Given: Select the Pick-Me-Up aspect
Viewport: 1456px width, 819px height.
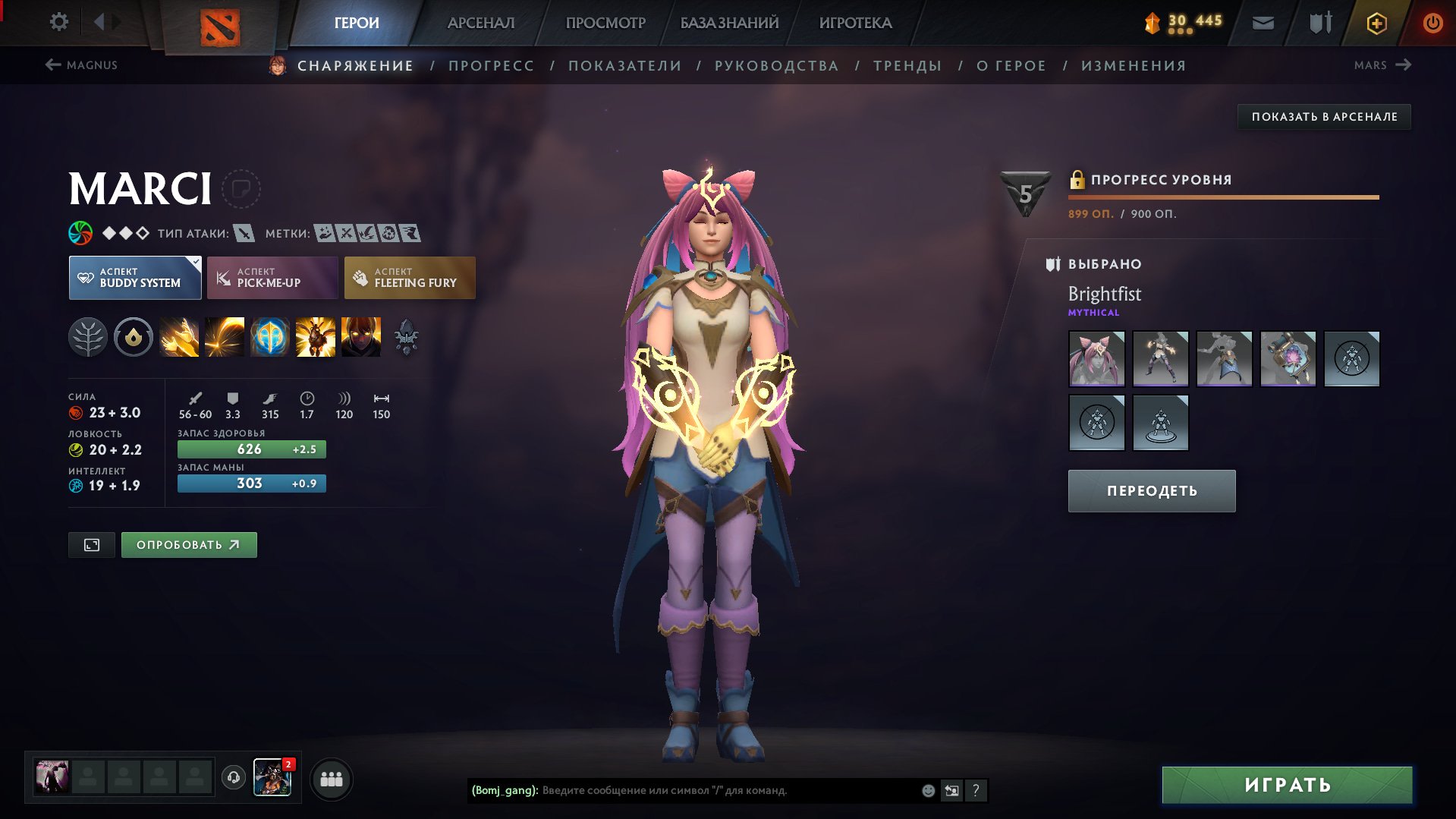Looking at the screenshot, I should pos(272,278).
